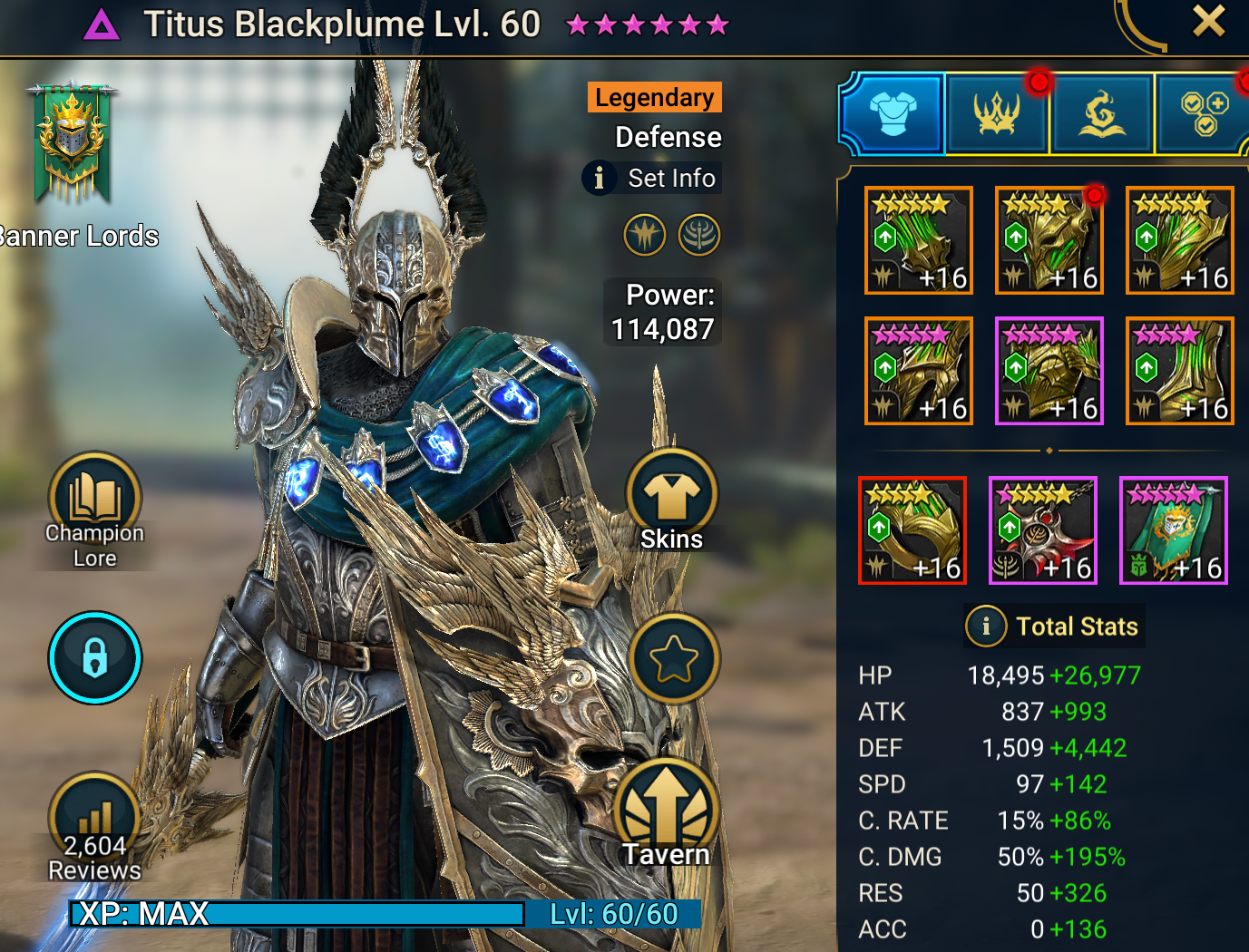1249x952 pixels.
Task: Open the dragon-shaped blessings tab
Action: (1101, 114)
